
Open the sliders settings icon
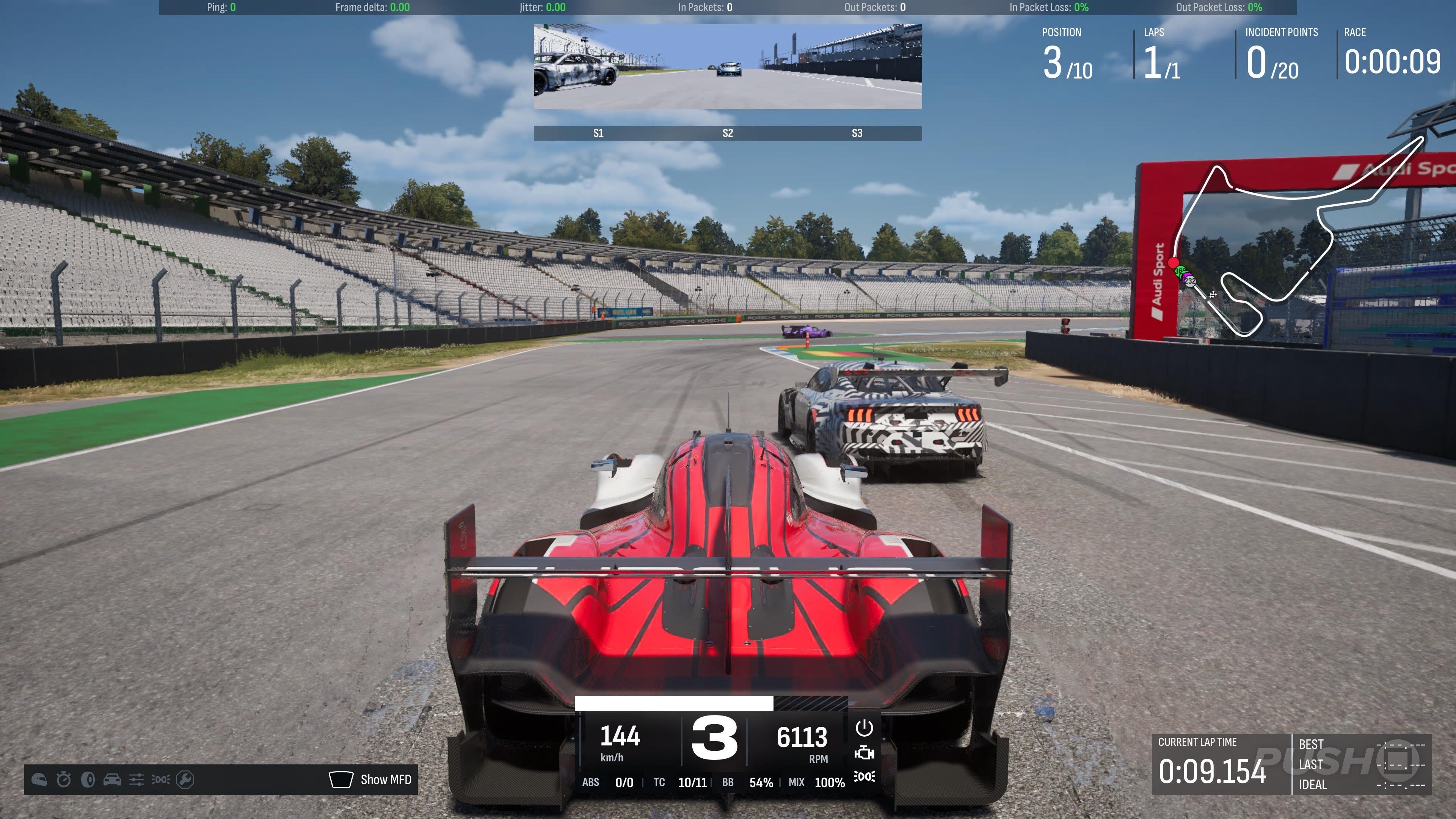pyautogui.click(x=136, y=780)
